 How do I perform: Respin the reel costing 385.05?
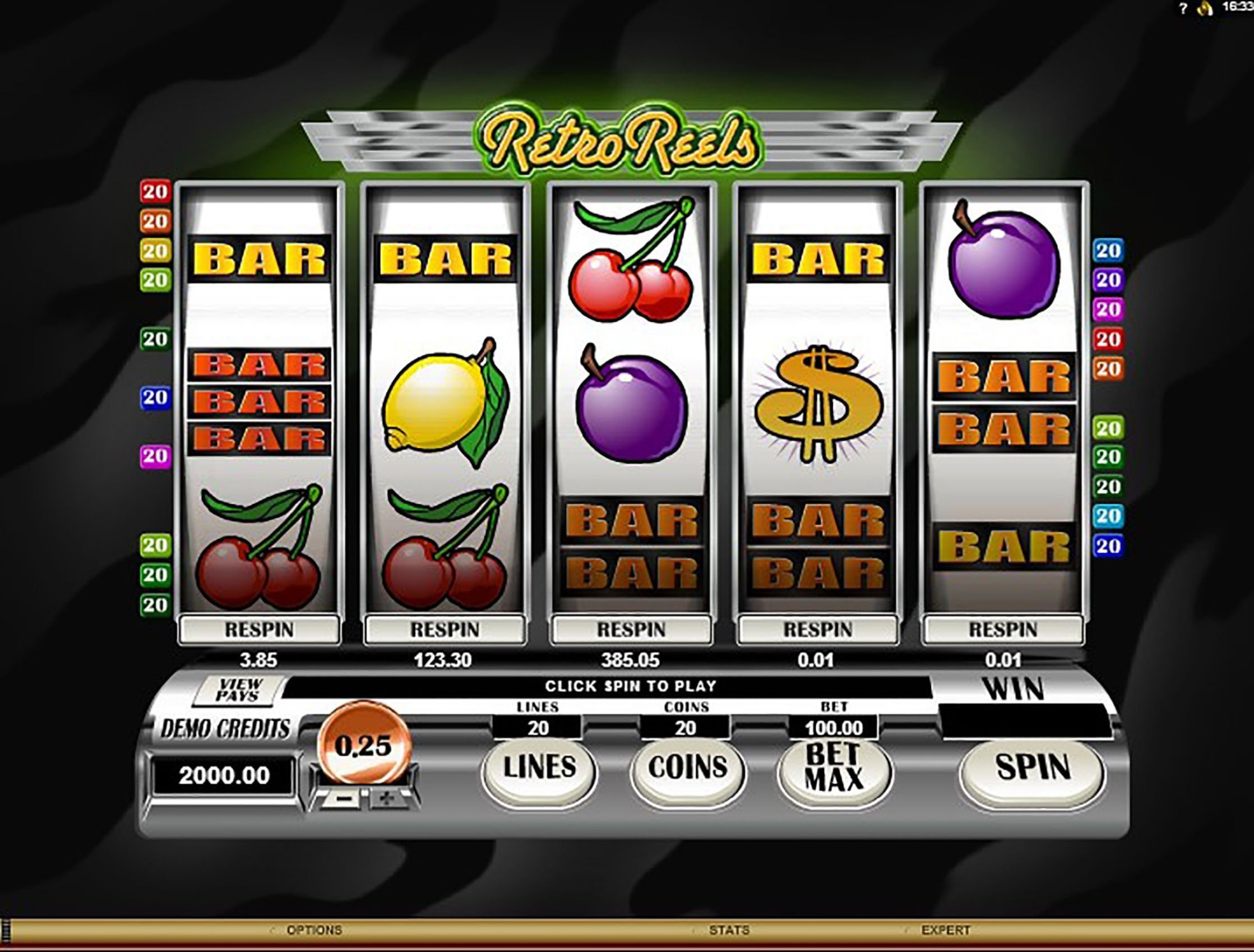coord(631,630)
